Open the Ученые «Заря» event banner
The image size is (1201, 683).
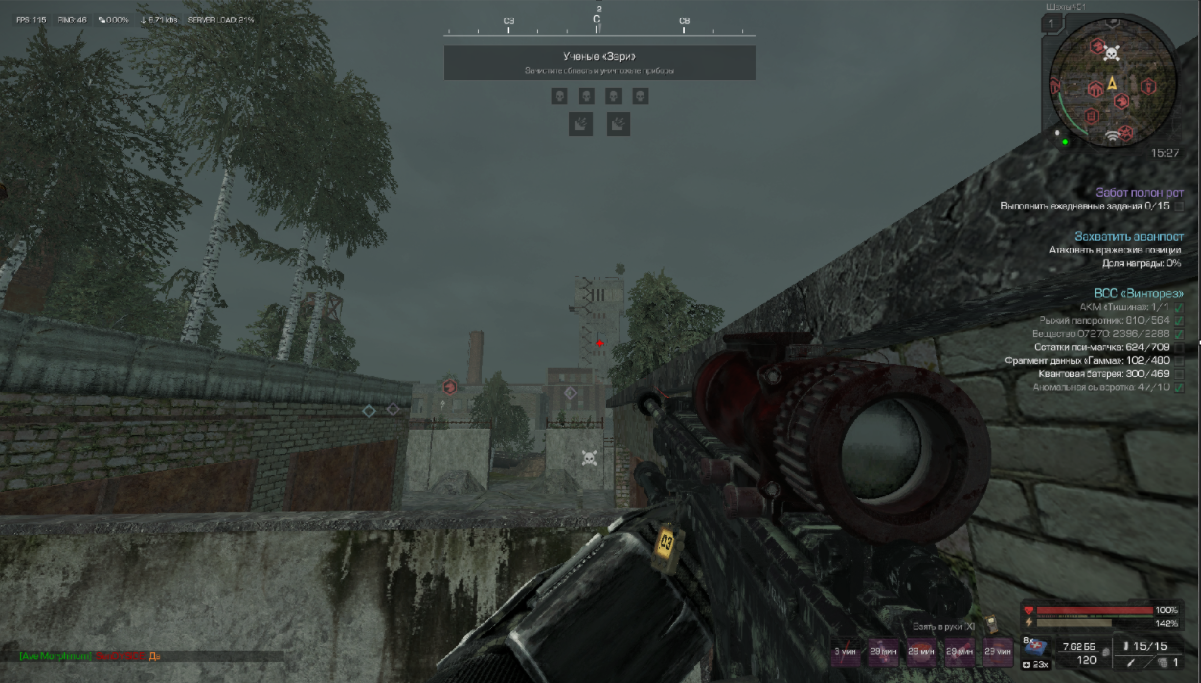tap(599, 62)
